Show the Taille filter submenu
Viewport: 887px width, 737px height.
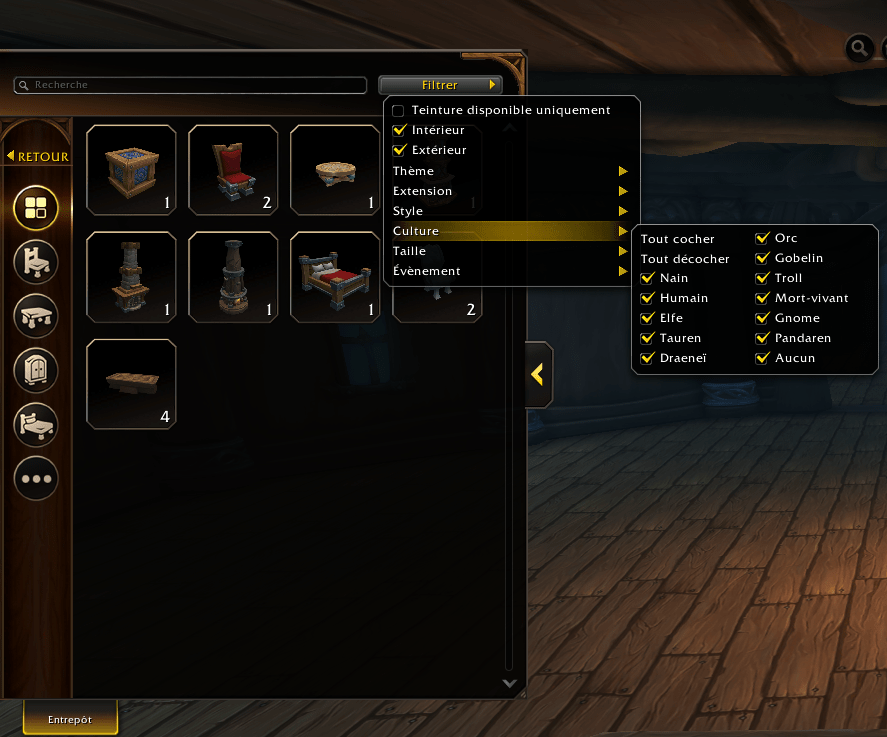point(510,251)
